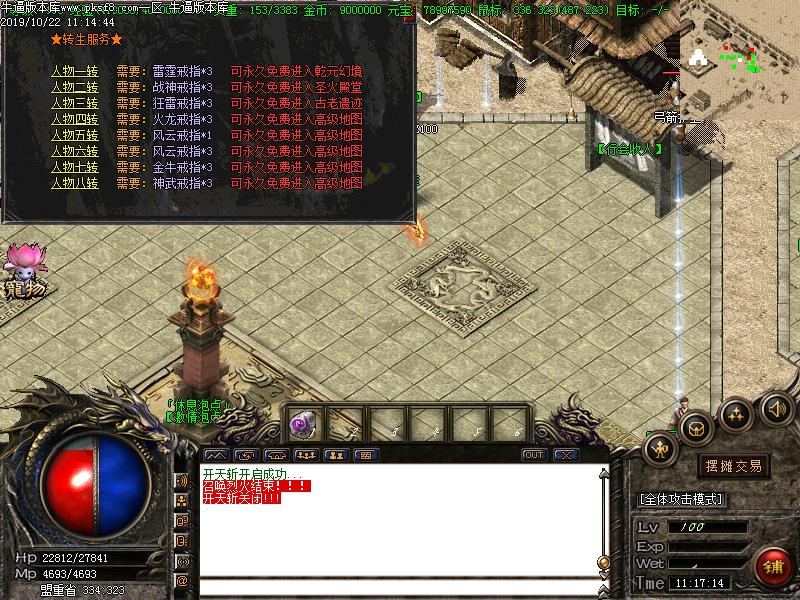
Task: Close the chat panel with the X button
Action: (x=566, y=455)
